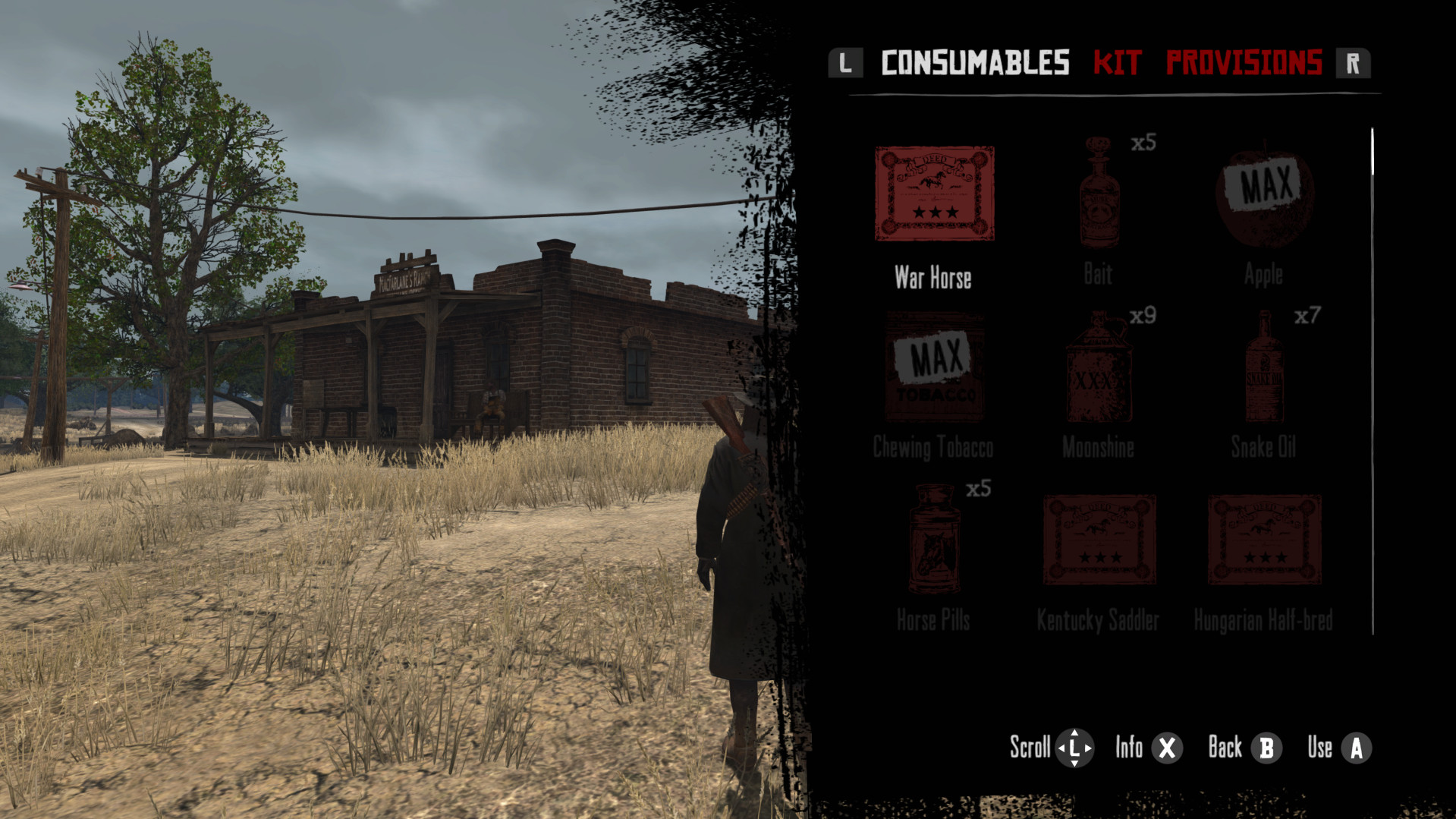1456x819 pixels.
Task: Click the Scroll directional pad icon
Action: click(1075, 748)
